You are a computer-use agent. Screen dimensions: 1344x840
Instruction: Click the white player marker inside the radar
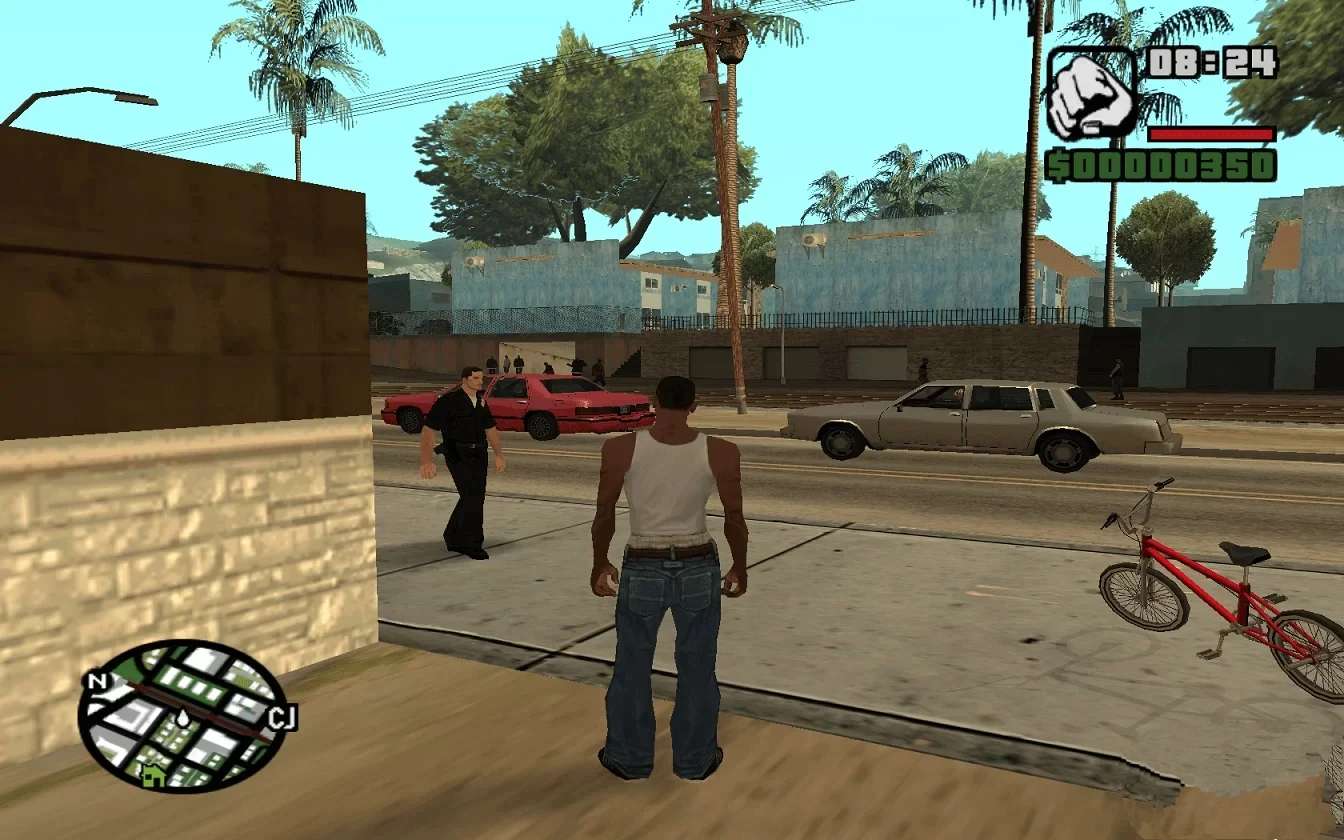[x=185, y=720]
